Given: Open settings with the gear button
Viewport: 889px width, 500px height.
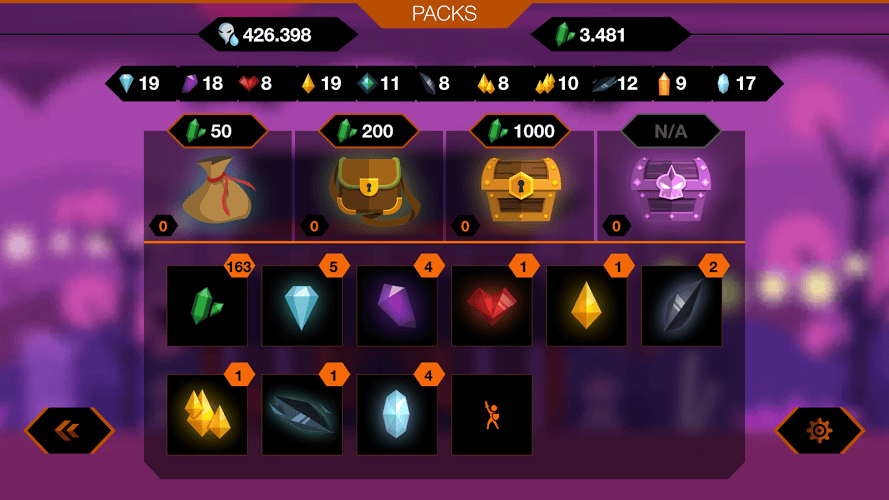Looking at the screenshot, I should click(x=819, y=430).
